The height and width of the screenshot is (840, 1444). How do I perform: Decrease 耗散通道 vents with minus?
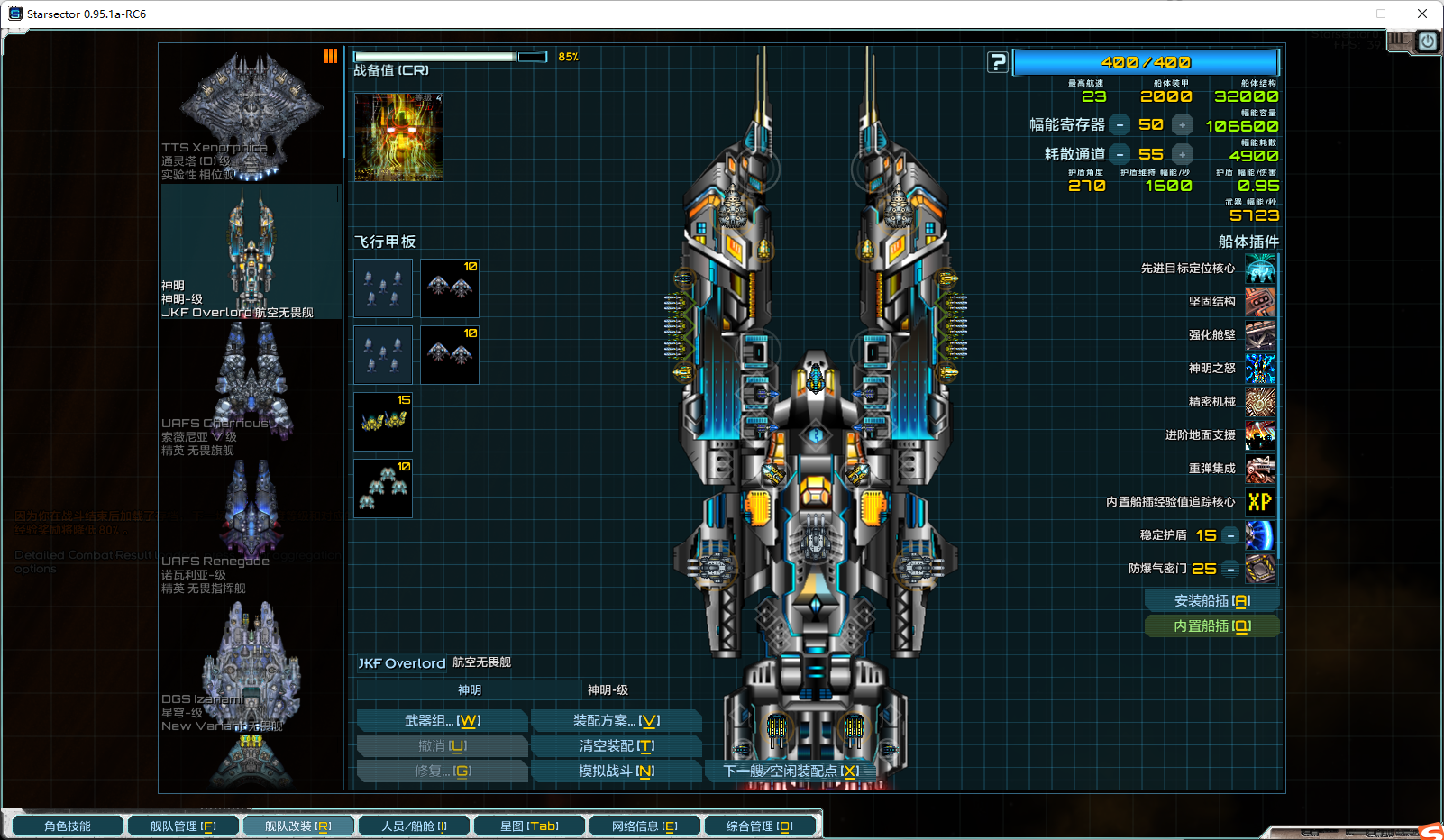click(x=1120, y=155)
